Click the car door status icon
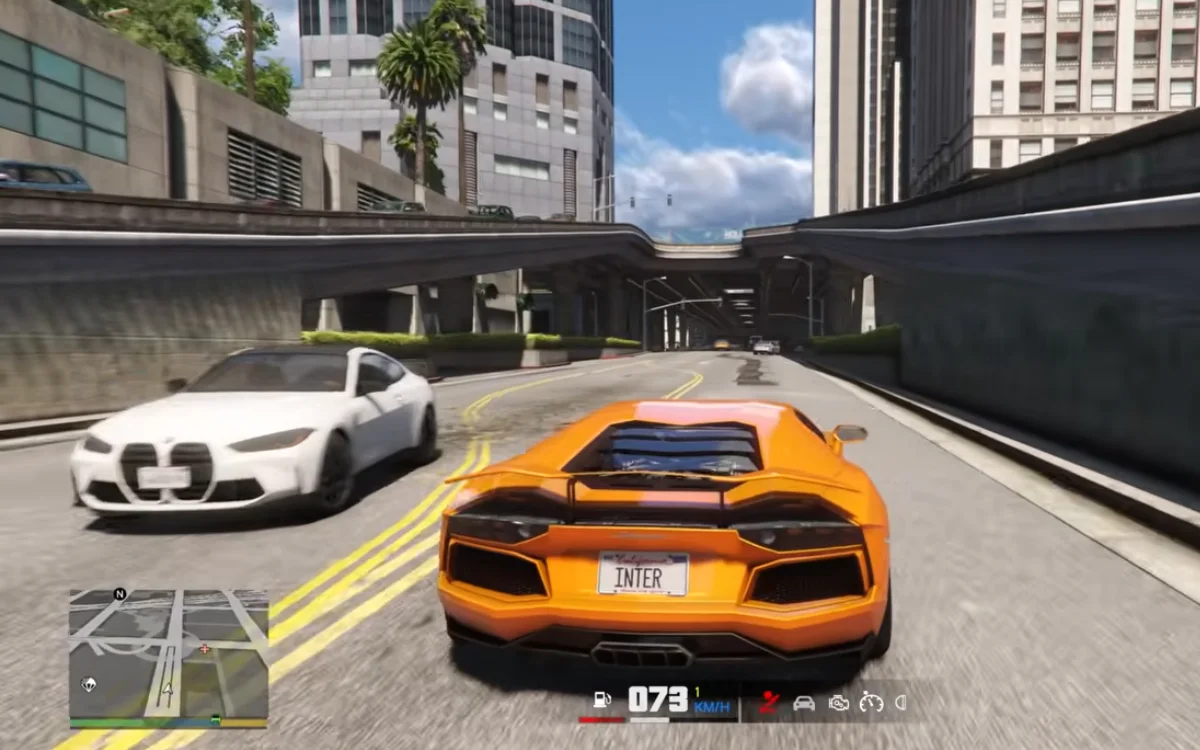 tap(803, 702)
